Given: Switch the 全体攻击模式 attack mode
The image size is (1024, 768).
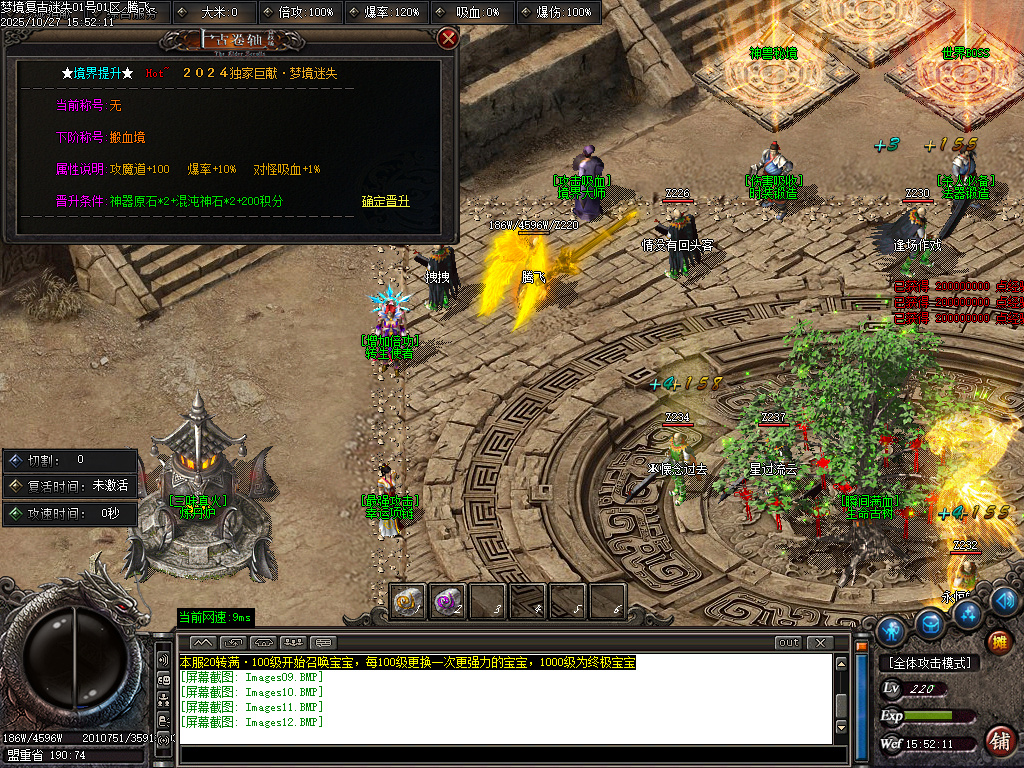Looking at the screenshot, I should [929, 663].
